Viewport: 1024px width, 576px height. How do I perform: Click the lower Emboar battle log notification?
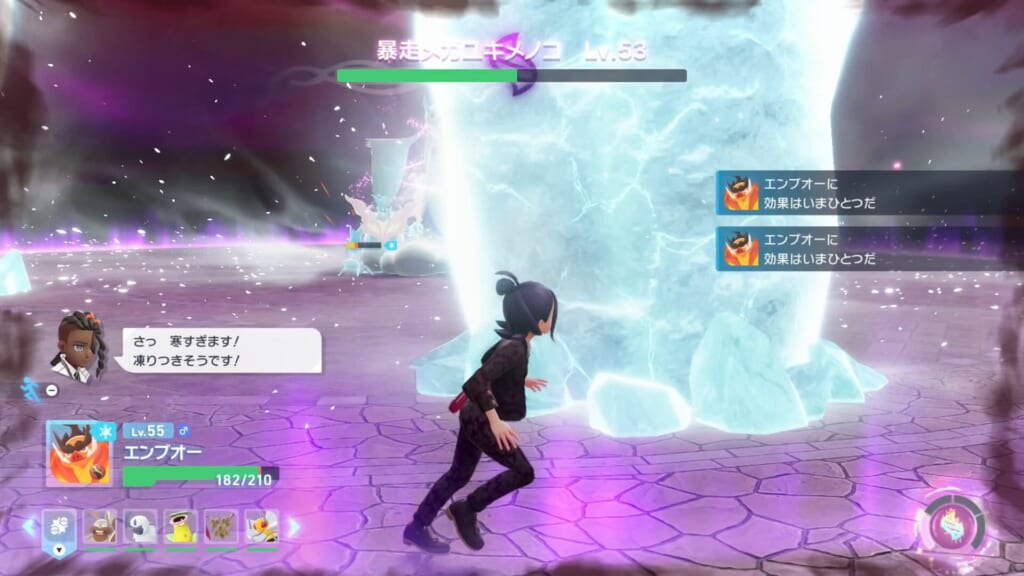pos(868,248)
